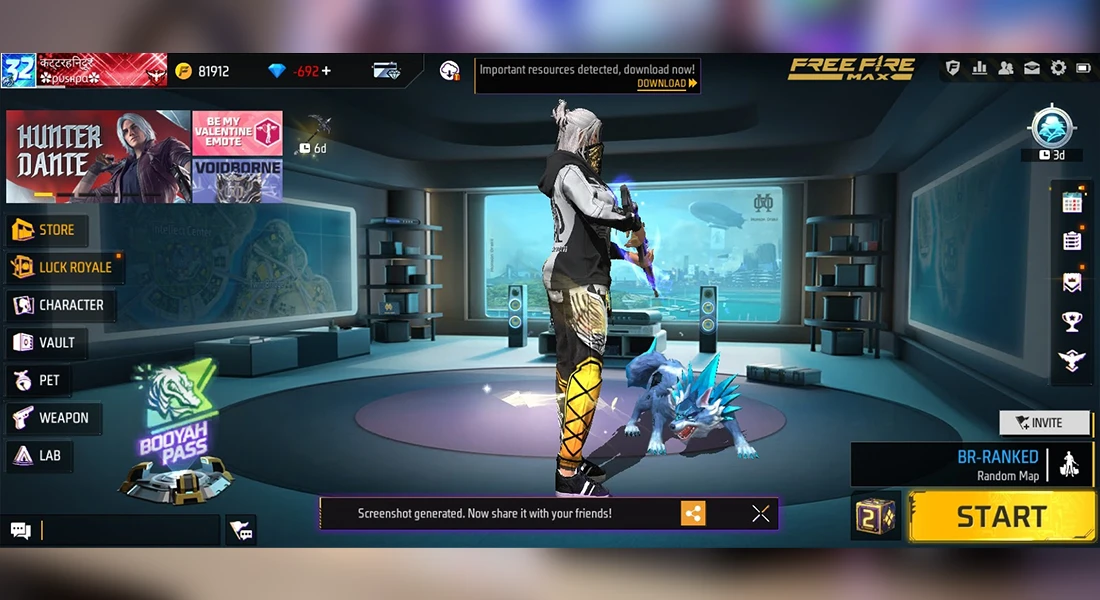Open the Be My Valentine Emote banner

point(237,133)
